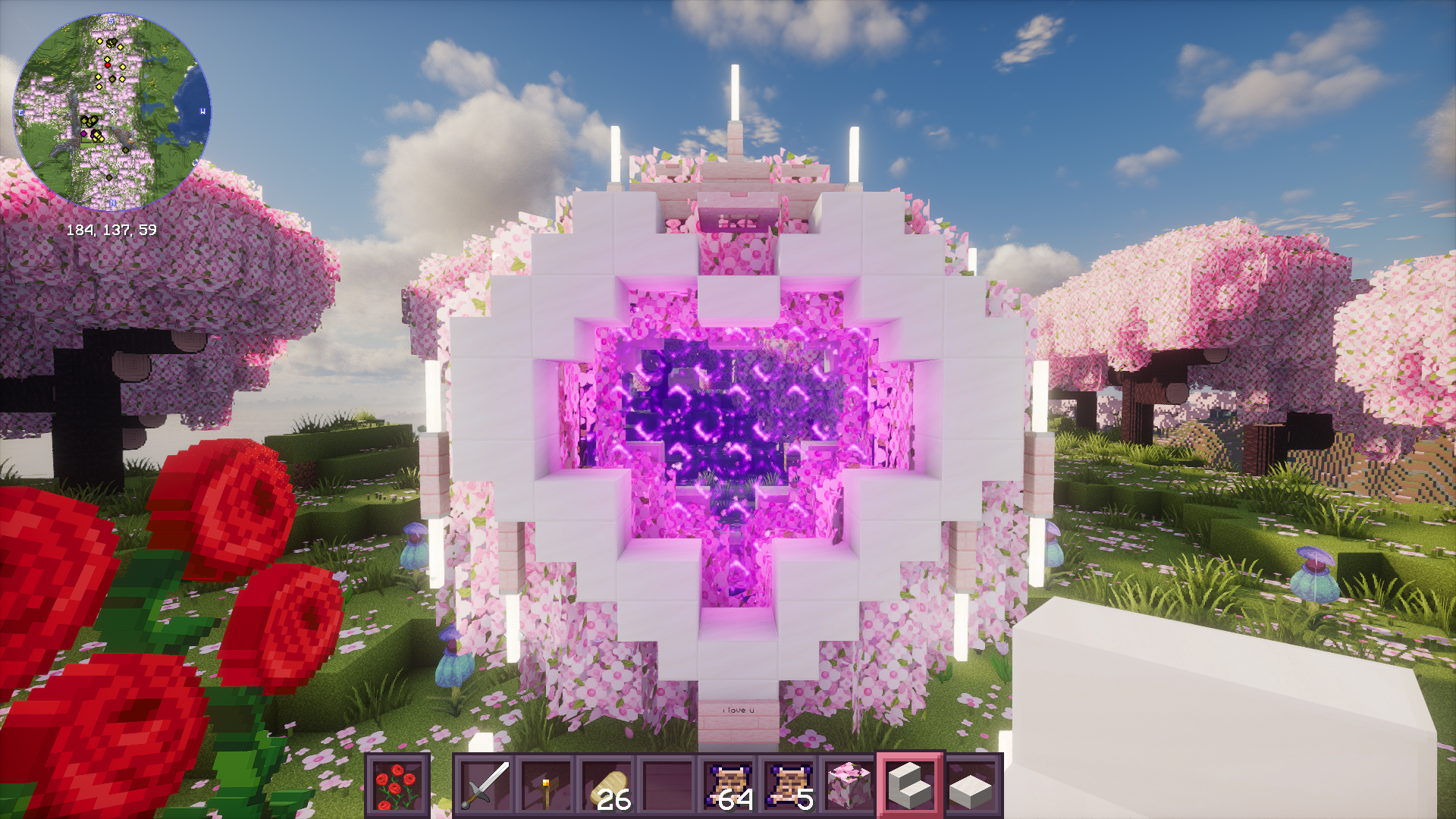The image size is (1456, 819).
Task: Click the player crosshair at the minimap center
Action: [x=112, y=111]
